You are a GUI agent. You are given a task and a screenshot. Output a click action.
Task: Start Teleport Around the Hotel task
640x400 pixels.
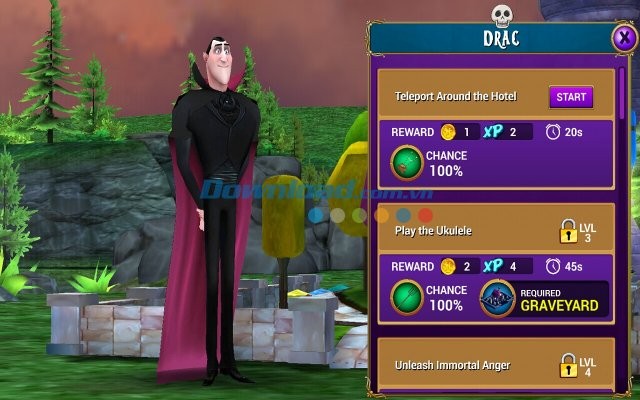570,97
